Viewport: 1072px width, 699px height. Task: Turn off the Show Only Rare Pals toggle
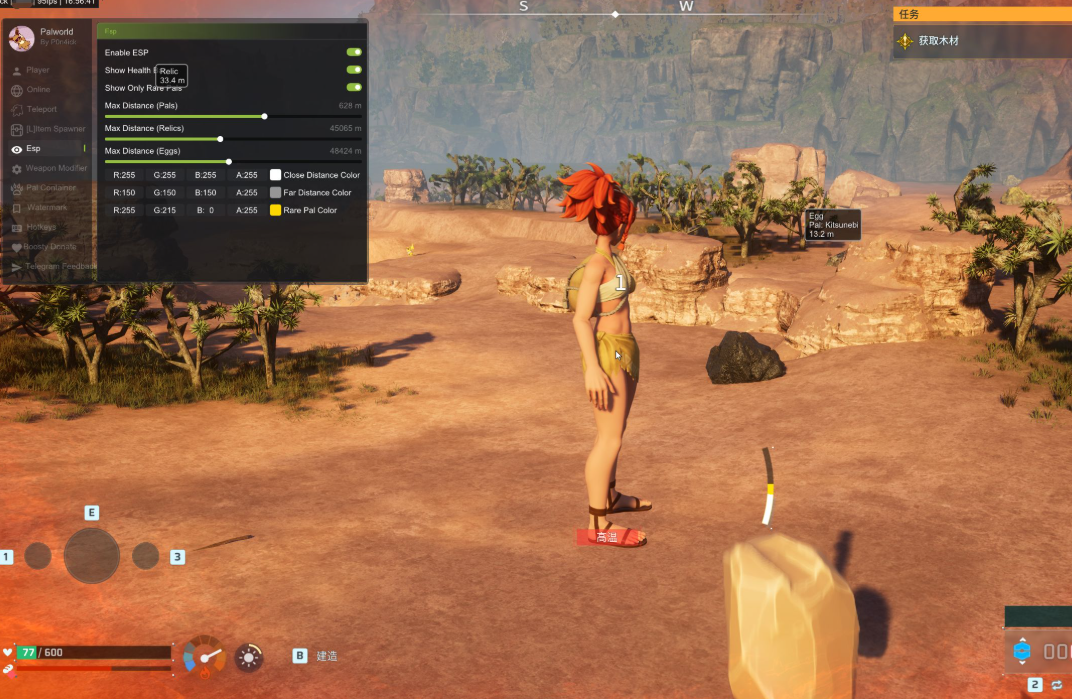pos(354,88)
